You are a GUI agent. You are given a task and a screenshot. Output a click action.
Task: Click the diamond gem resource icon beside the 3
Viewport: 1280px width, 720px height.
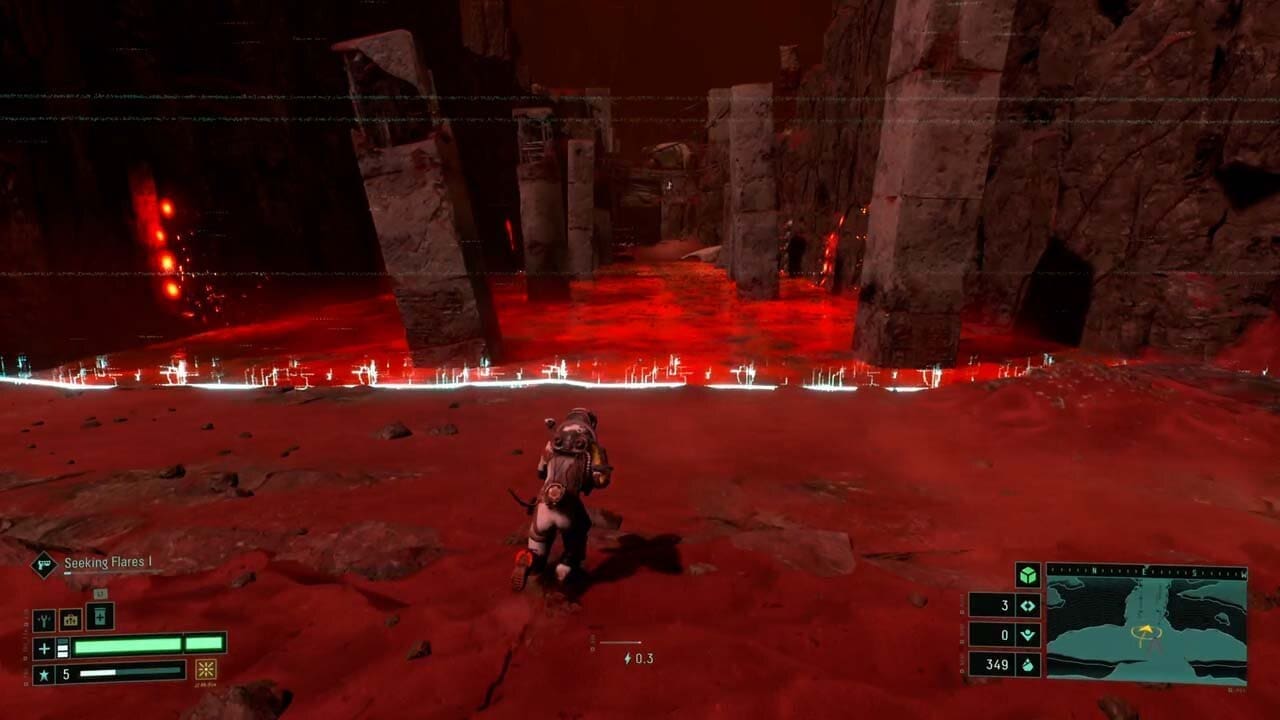pos(1027,606)
